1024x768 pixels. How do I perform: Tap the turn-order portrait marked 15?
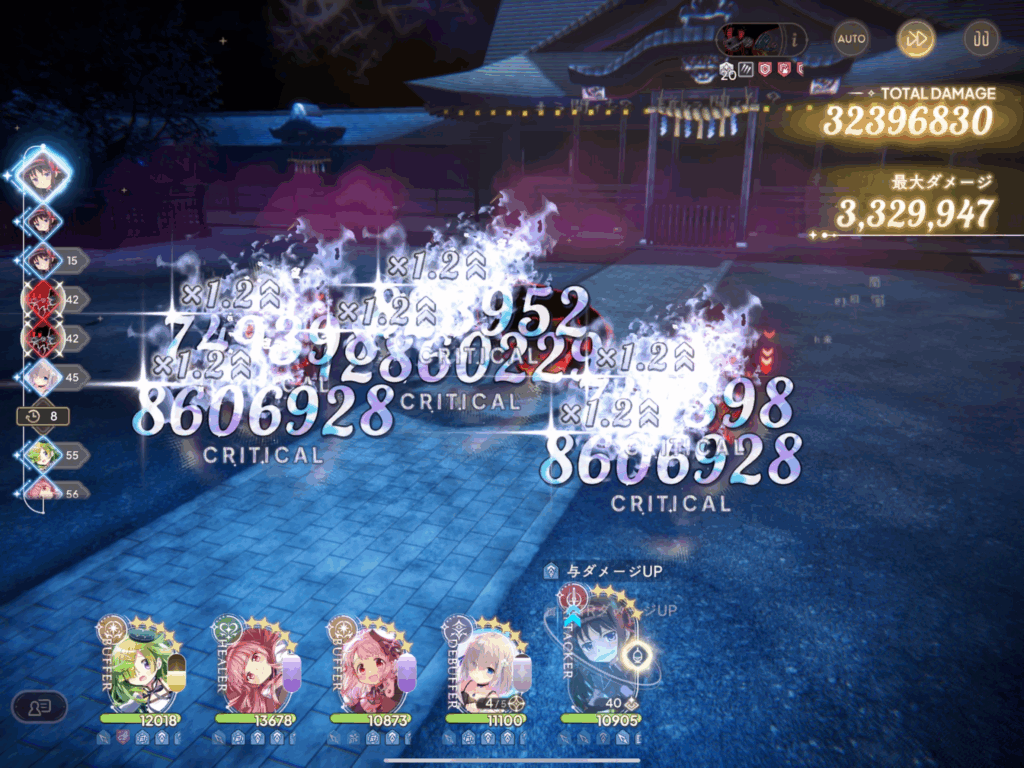pos(43,259)
